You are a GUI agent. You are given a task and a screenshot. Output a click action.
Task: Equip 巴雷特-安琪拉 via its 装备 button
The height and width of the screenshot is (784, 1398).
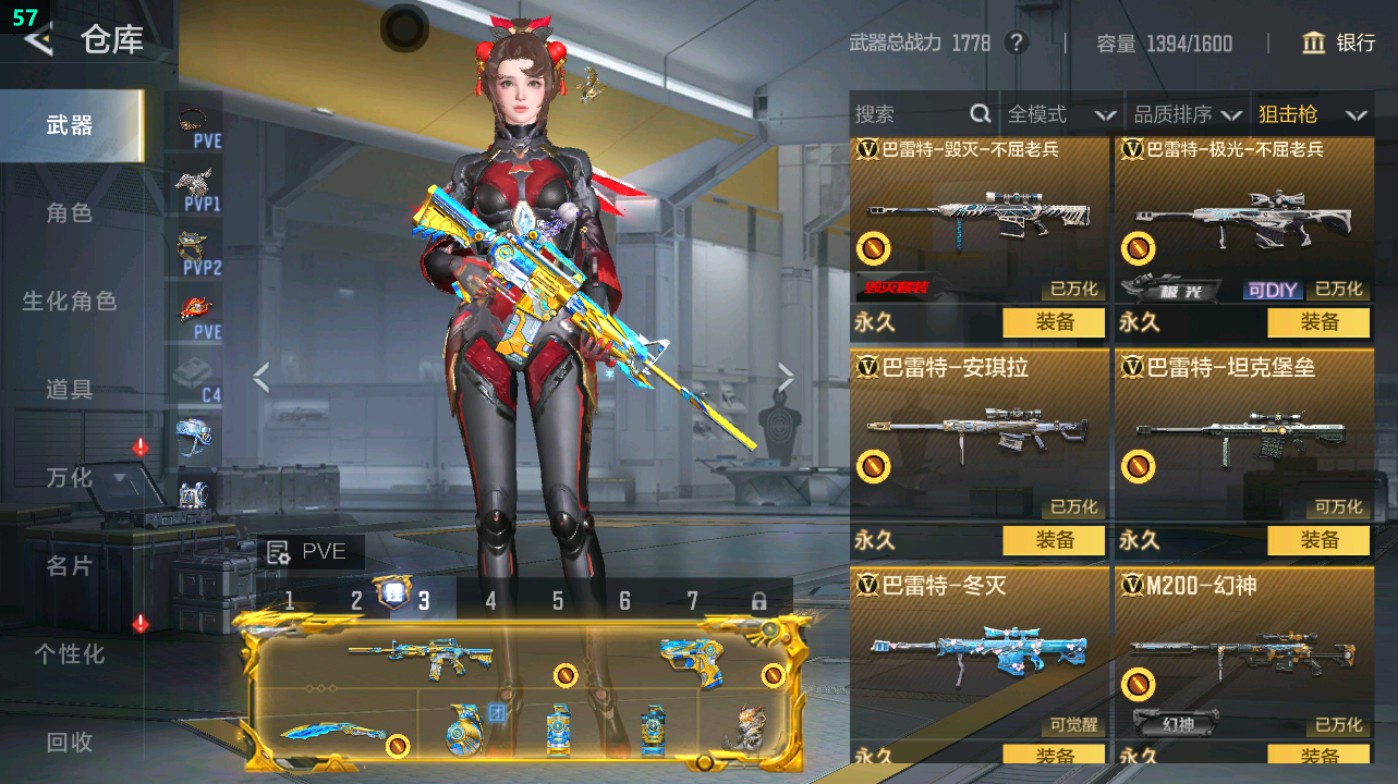[1053, 541]
